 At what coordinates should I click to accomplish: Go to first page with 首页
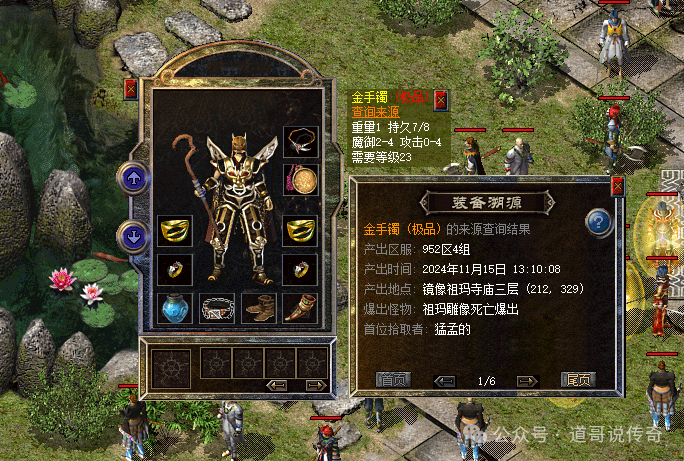click(x=393, y=380)
